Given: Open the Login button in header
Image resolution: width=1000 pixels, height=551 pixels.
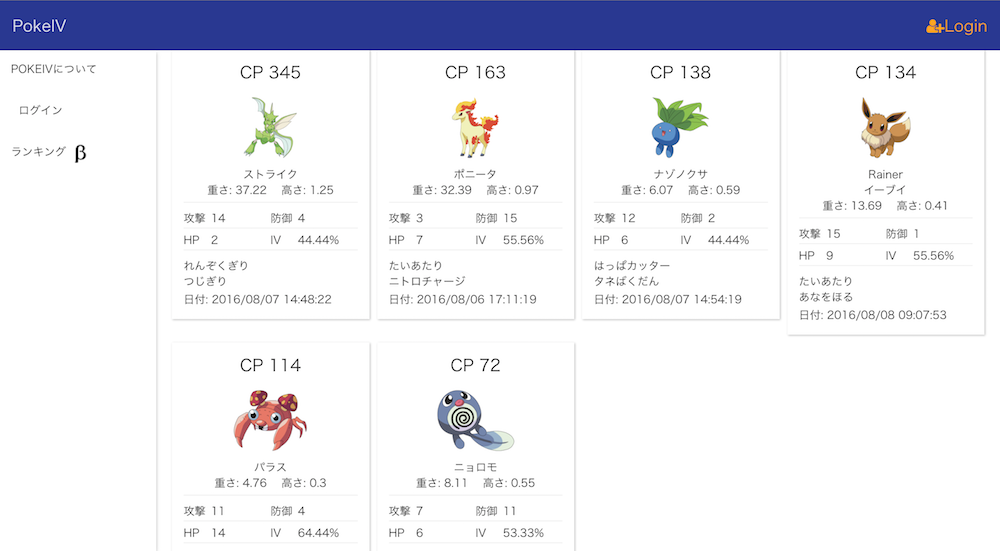Looking at the screenshot, I should tap(956, 27).
